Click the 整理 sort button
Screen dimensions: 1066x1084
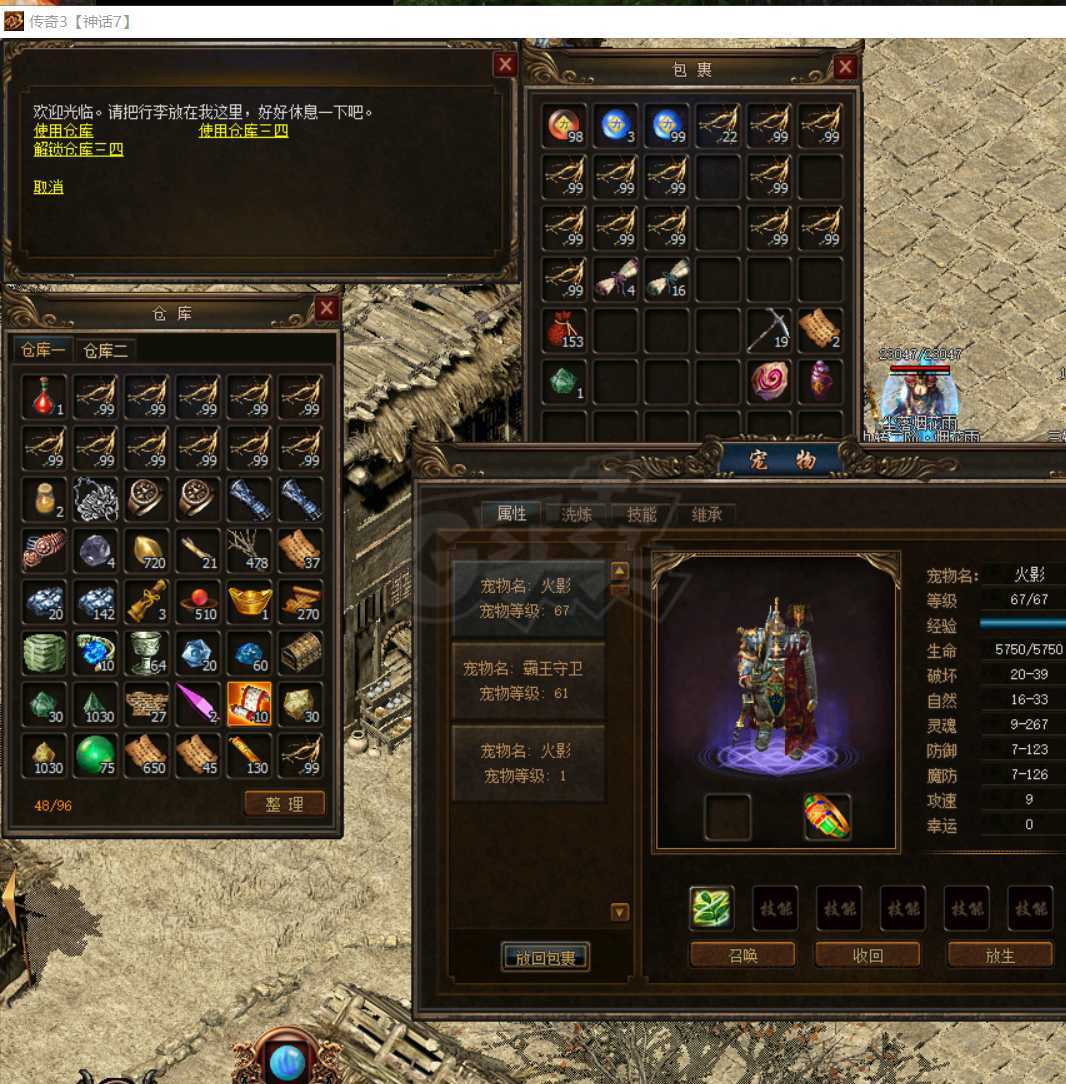285,804
